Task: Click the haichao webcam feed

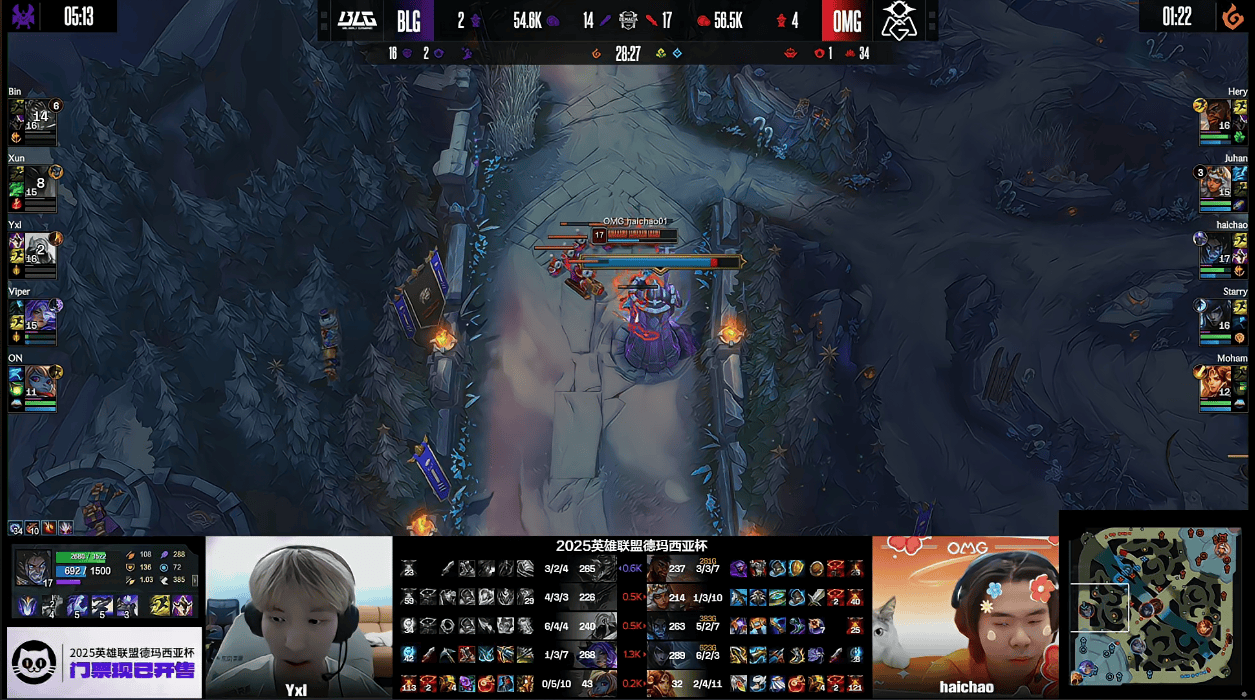Action: (x=965, y=616)
